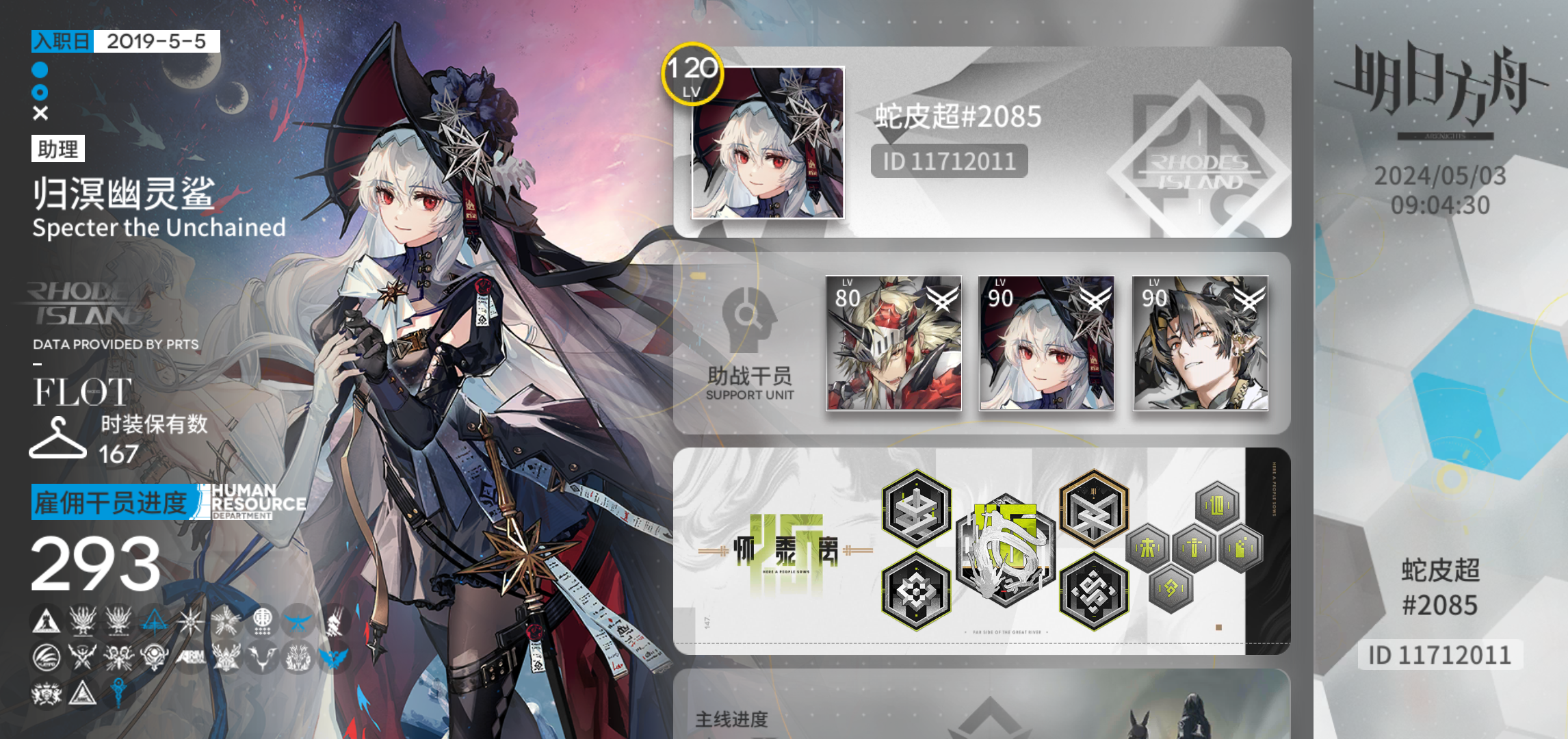This screenshot has width=1568, height=739.
Task: Click the player name 蛇皮超#2085
Action: click(x=958, y=117)
